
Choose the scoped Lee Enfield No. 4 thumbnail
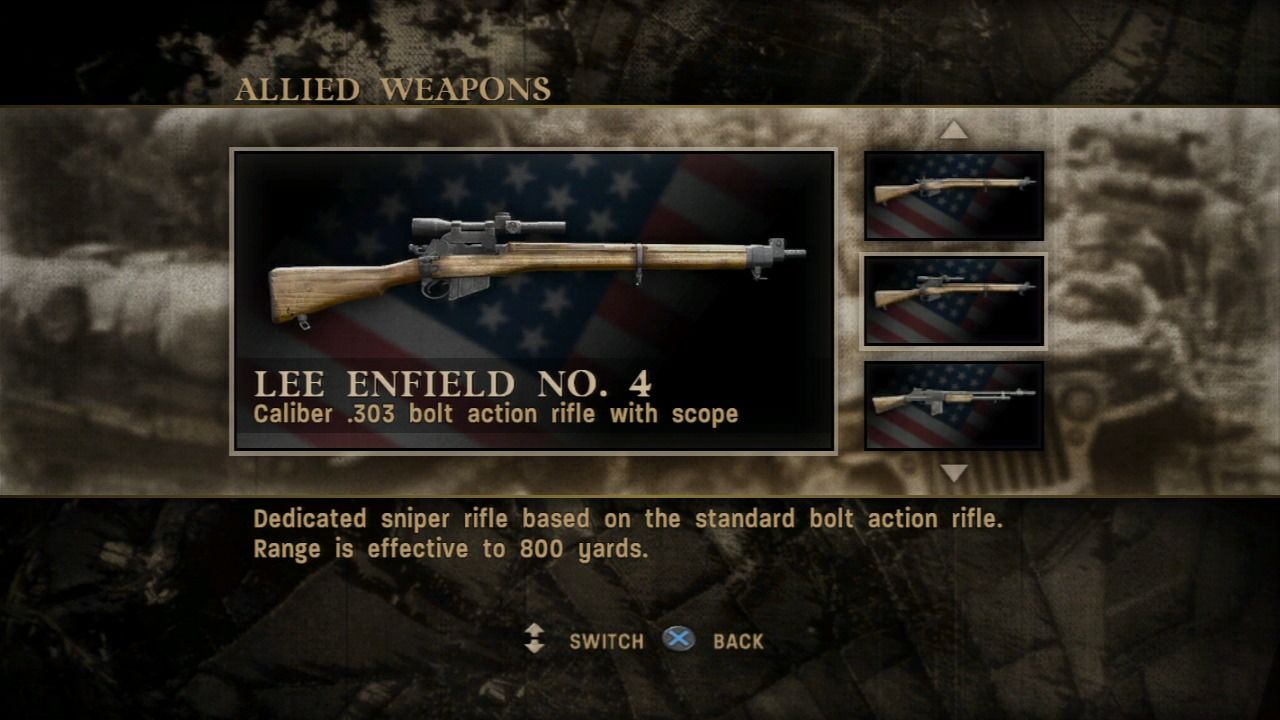[954, 301]
